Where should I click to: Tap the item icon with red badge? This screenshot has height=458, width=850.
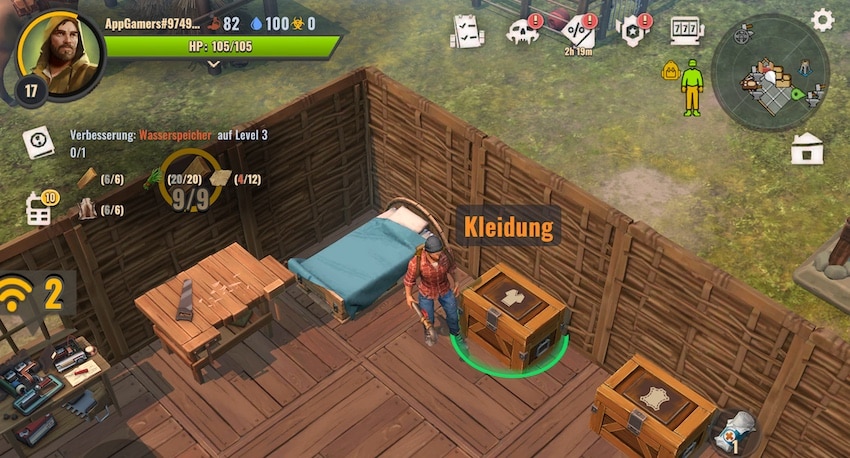[737, 427]
